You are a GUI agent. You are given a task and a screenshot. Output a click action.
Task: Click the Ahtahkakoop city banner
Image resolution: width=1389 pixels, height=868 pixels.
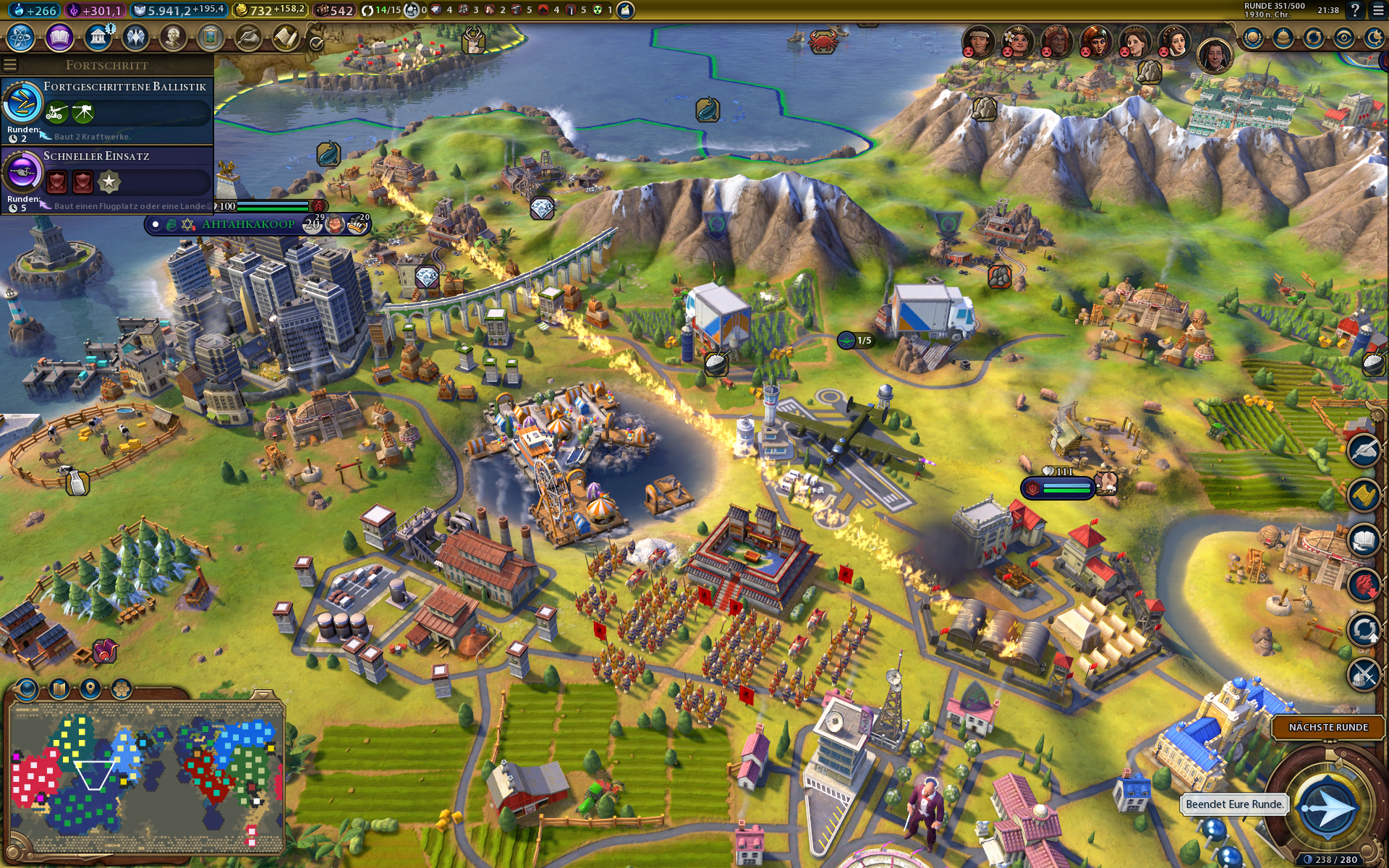click(x=247, y=224)
